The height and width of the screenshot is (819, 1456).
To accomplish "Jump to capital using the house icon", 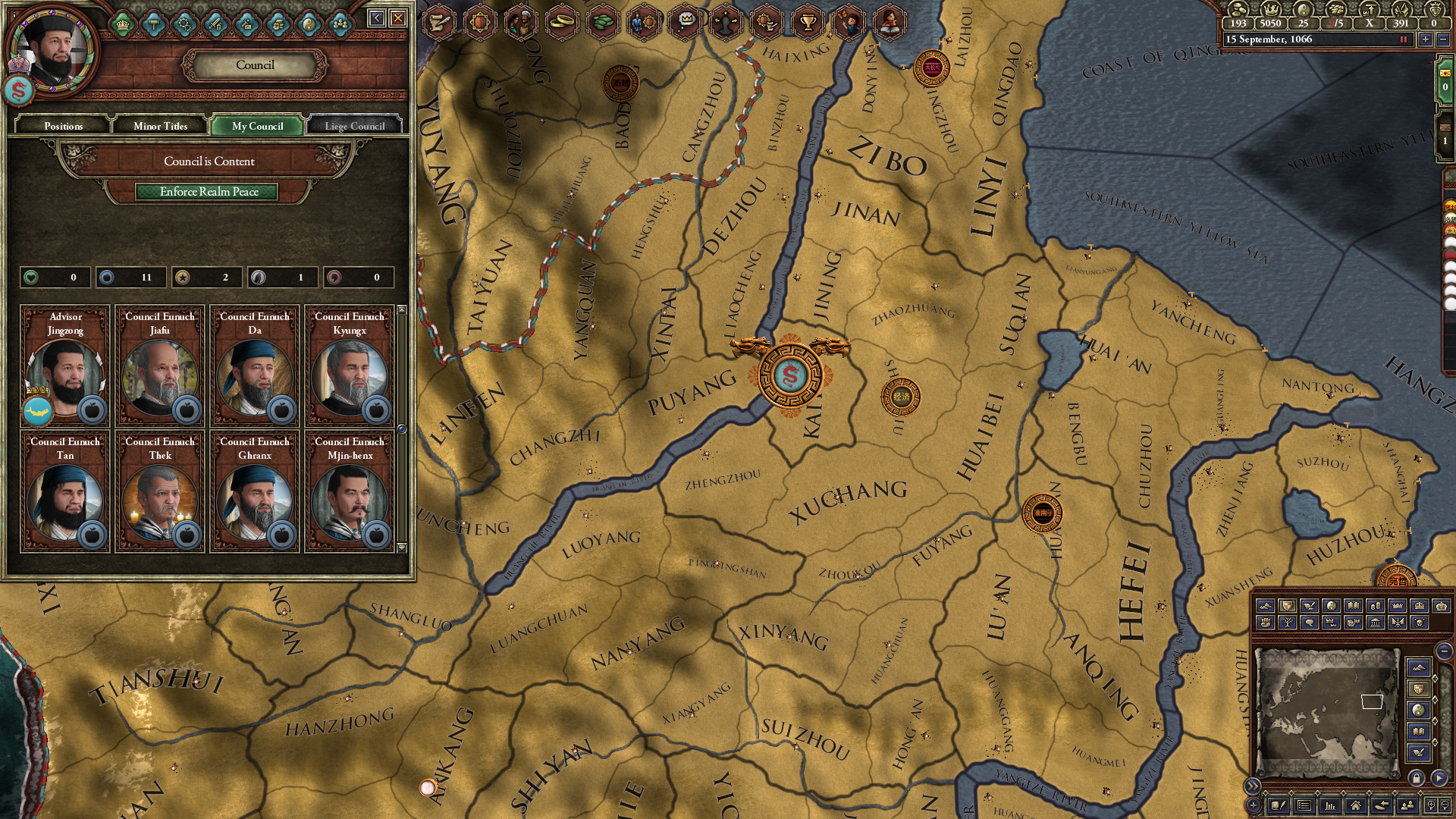I will pos(1355,806).
